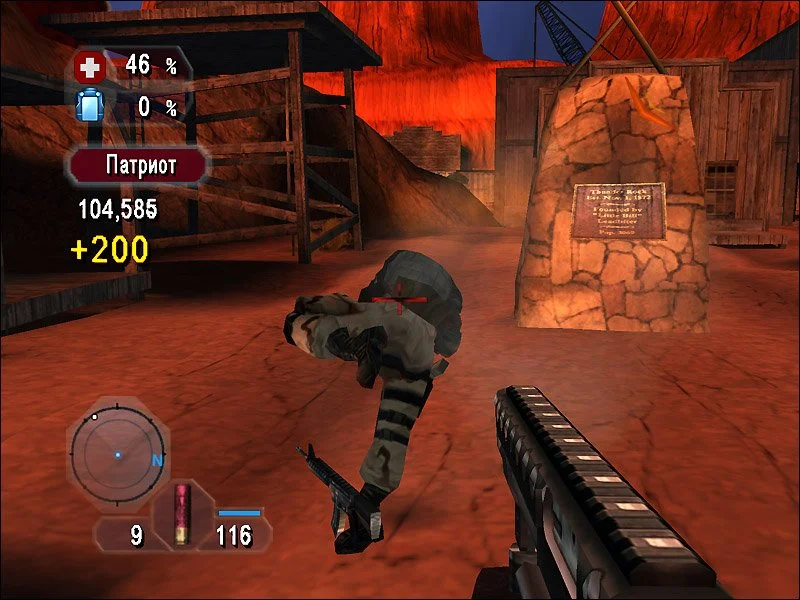Screen dimensions: 800x600
Task: Select the red shotgun shell ammo icon
Action: (182, 514)
